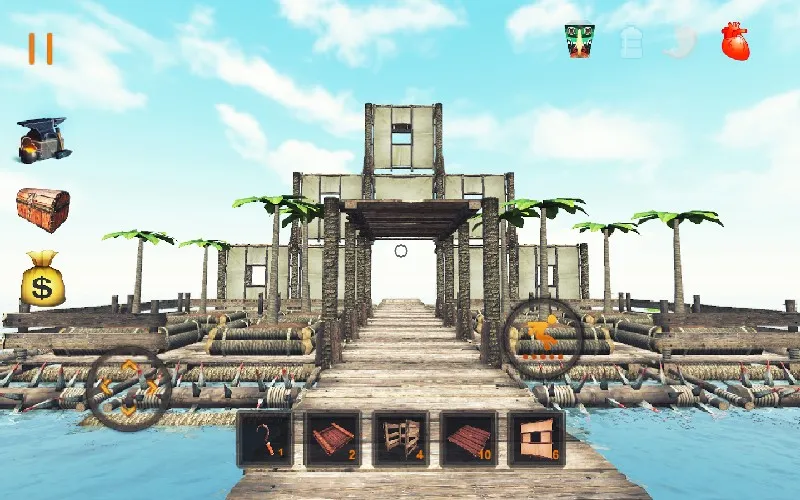
Task: Pick the window wall hotbar slot
Action: point(536,438)
